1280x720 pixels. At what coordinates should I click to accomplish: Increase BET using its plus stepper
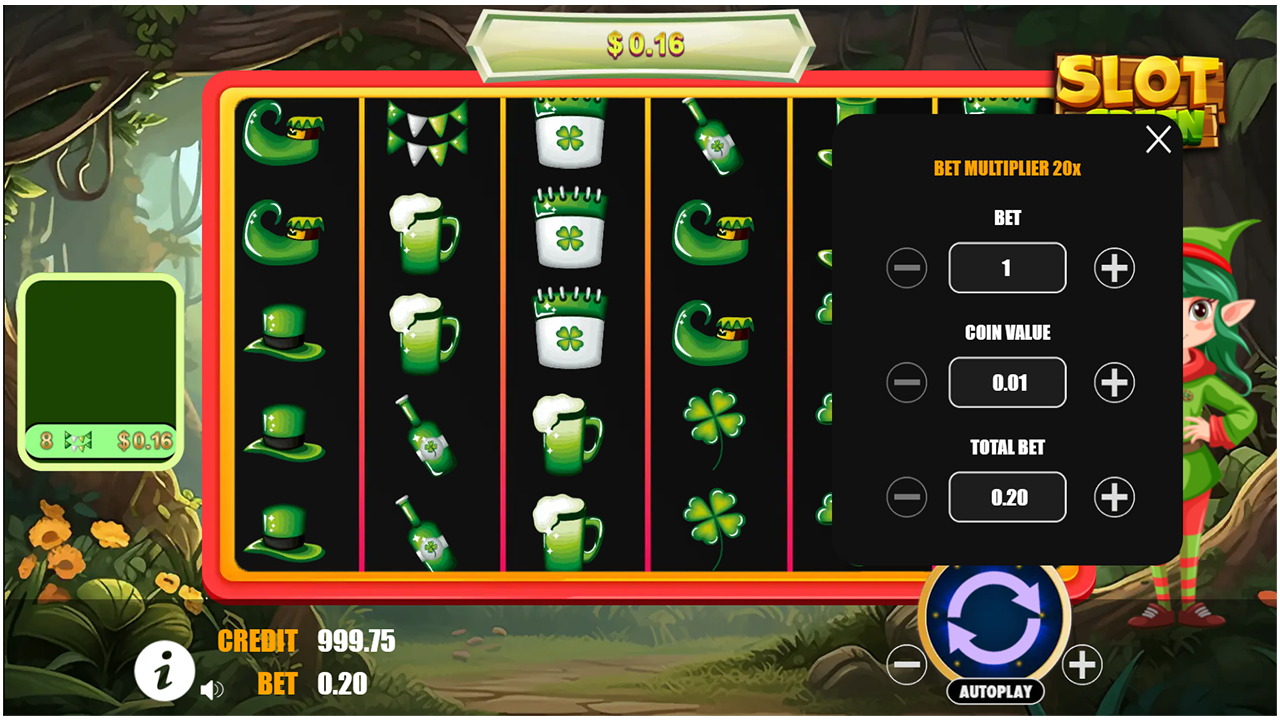(1113, 268)
